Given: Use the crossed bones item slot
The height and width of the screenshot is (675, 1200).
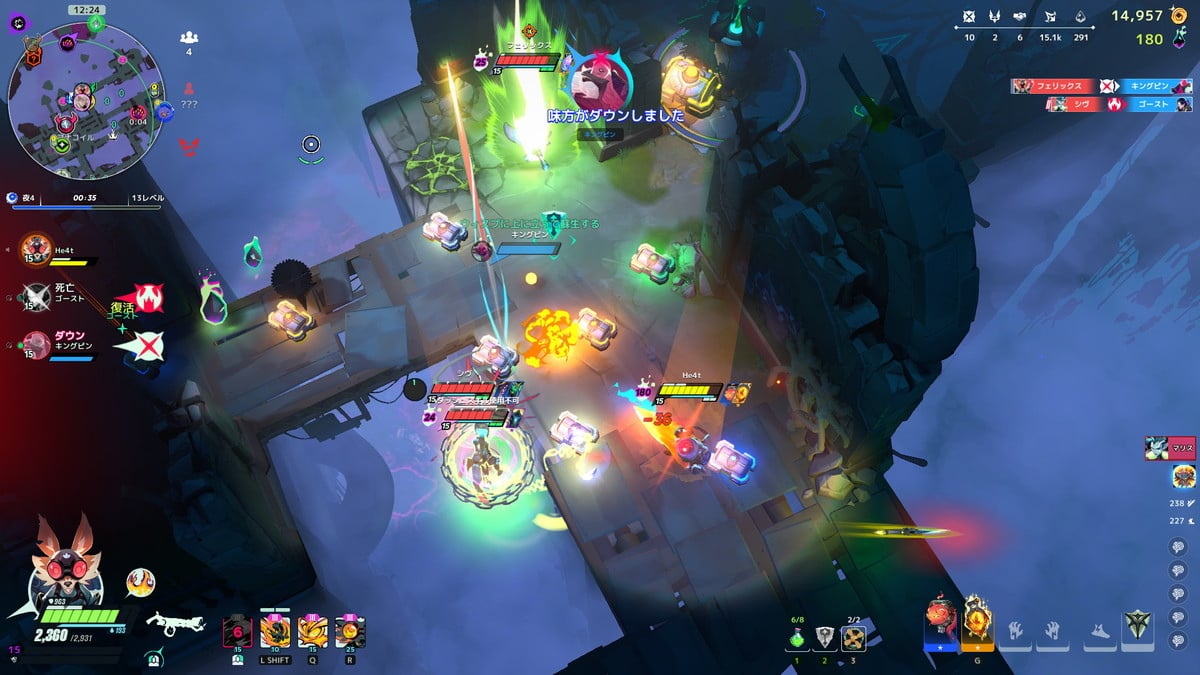Looking at the screenshot, I should click(853, 638).
